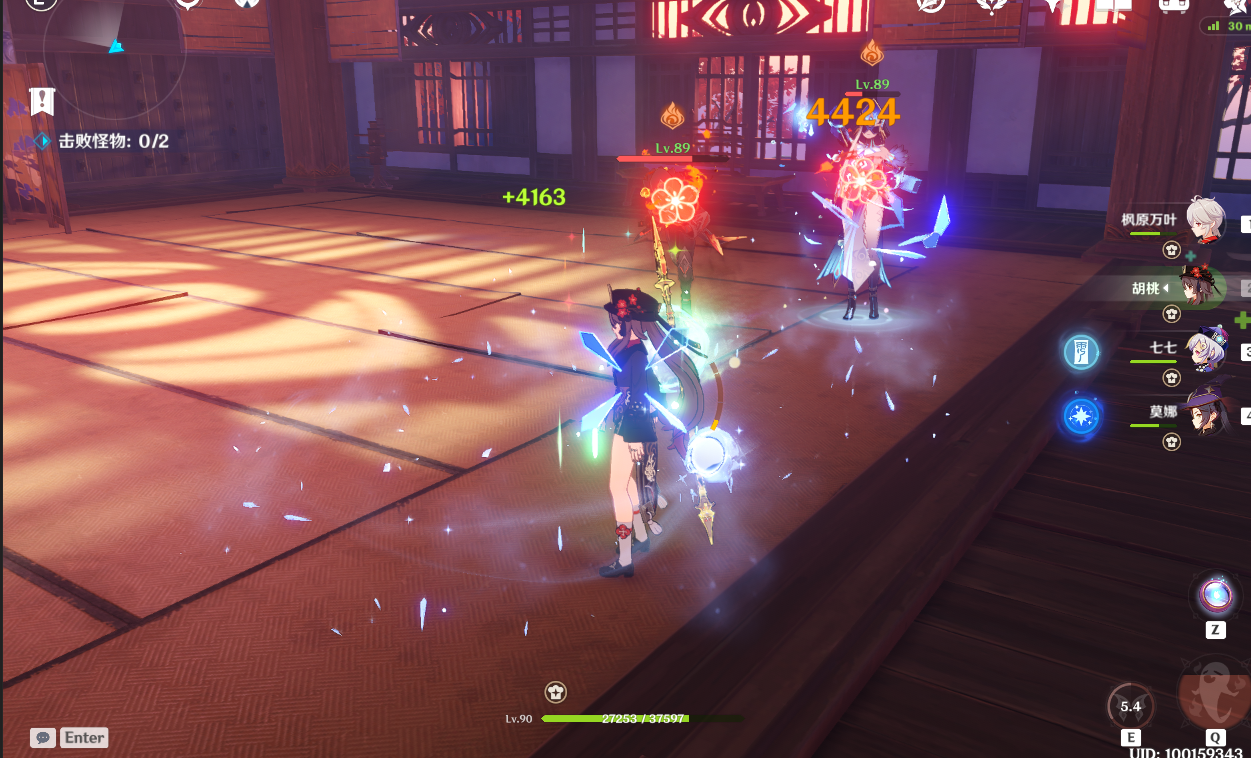Screen dimensions: 1251x758
Task: Click the quest banner exclamation icon
Action: (x=42, y=100)
